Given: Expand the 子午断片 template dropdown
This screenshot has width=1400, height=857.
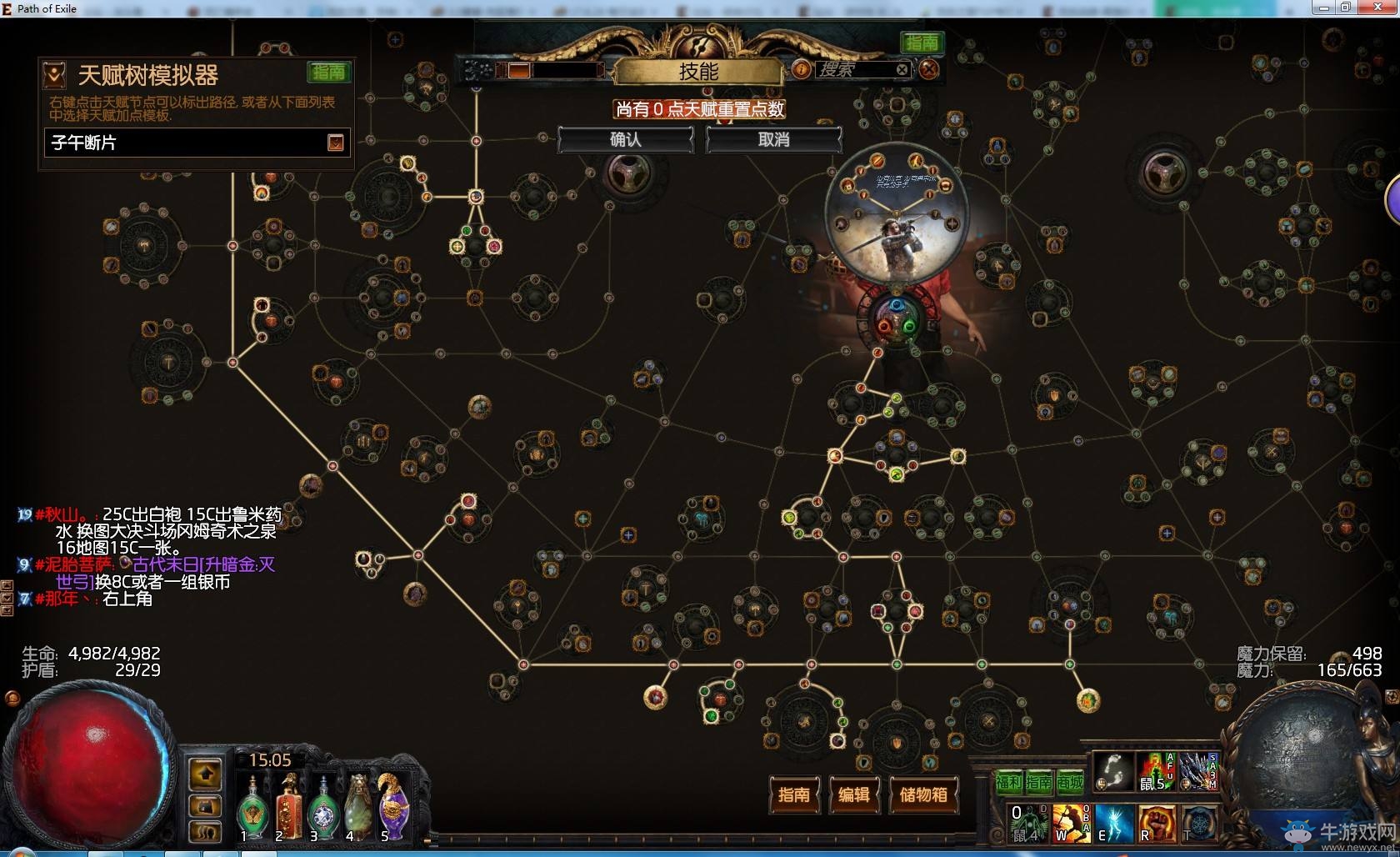Looking at the screenshot, I should 335,143.
